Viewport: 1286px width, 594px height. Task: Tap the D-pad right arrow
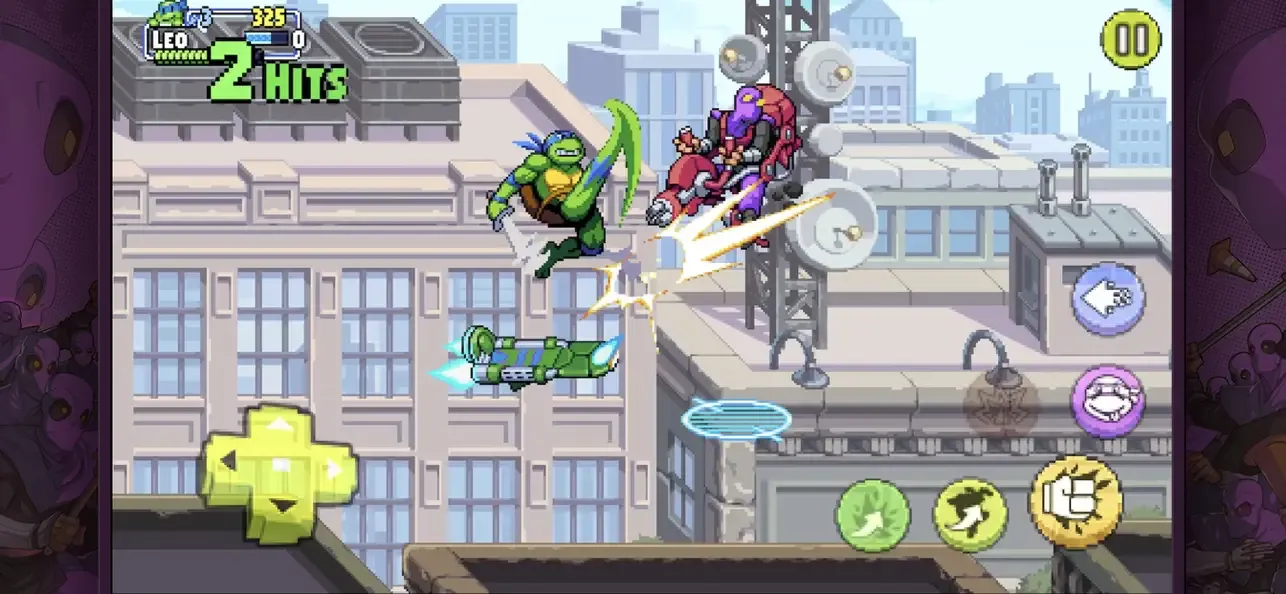(x=334, y=467)
